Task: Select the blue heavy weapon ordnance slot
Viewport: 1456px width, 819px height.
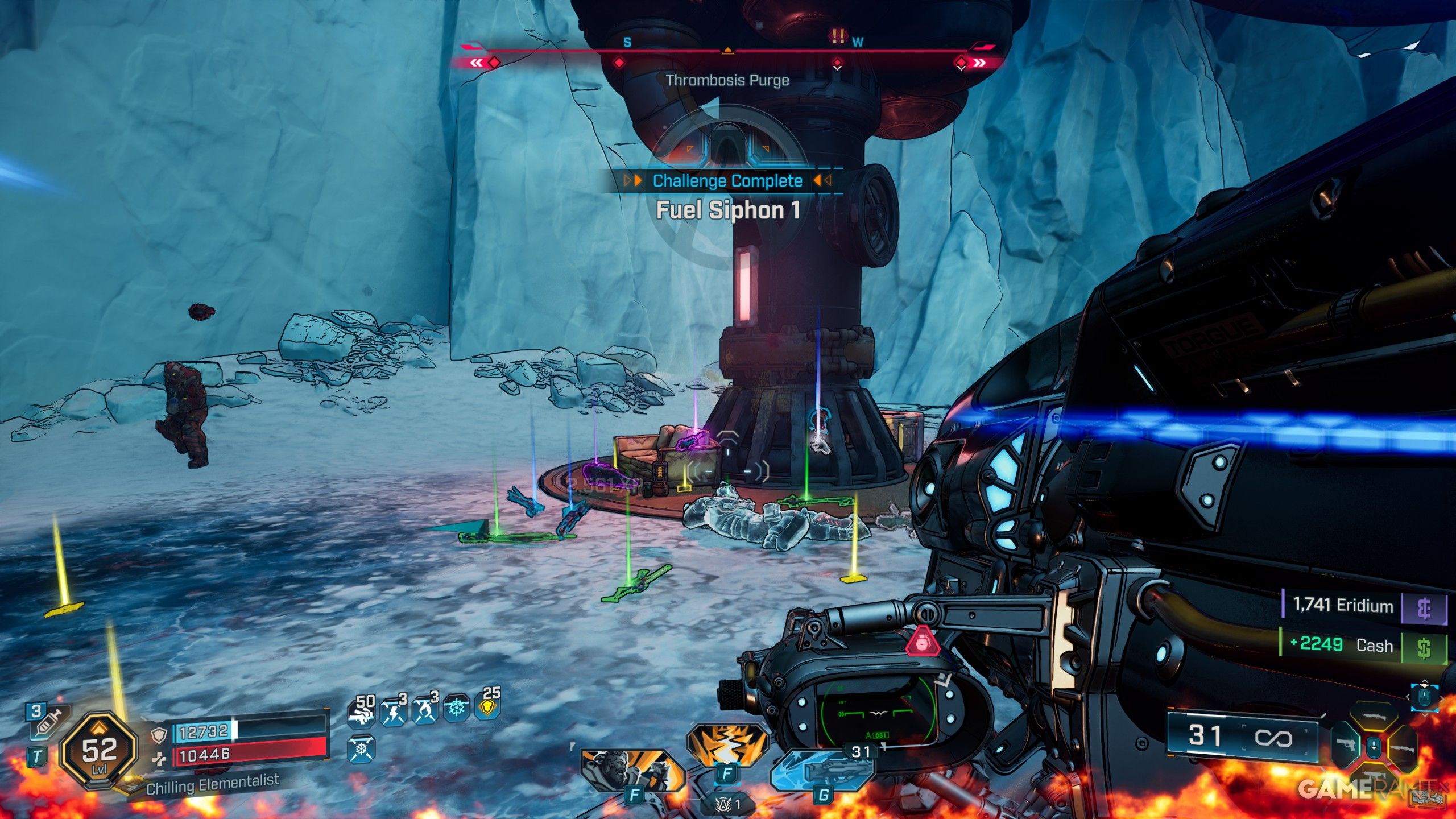Action: click(823, 772)
